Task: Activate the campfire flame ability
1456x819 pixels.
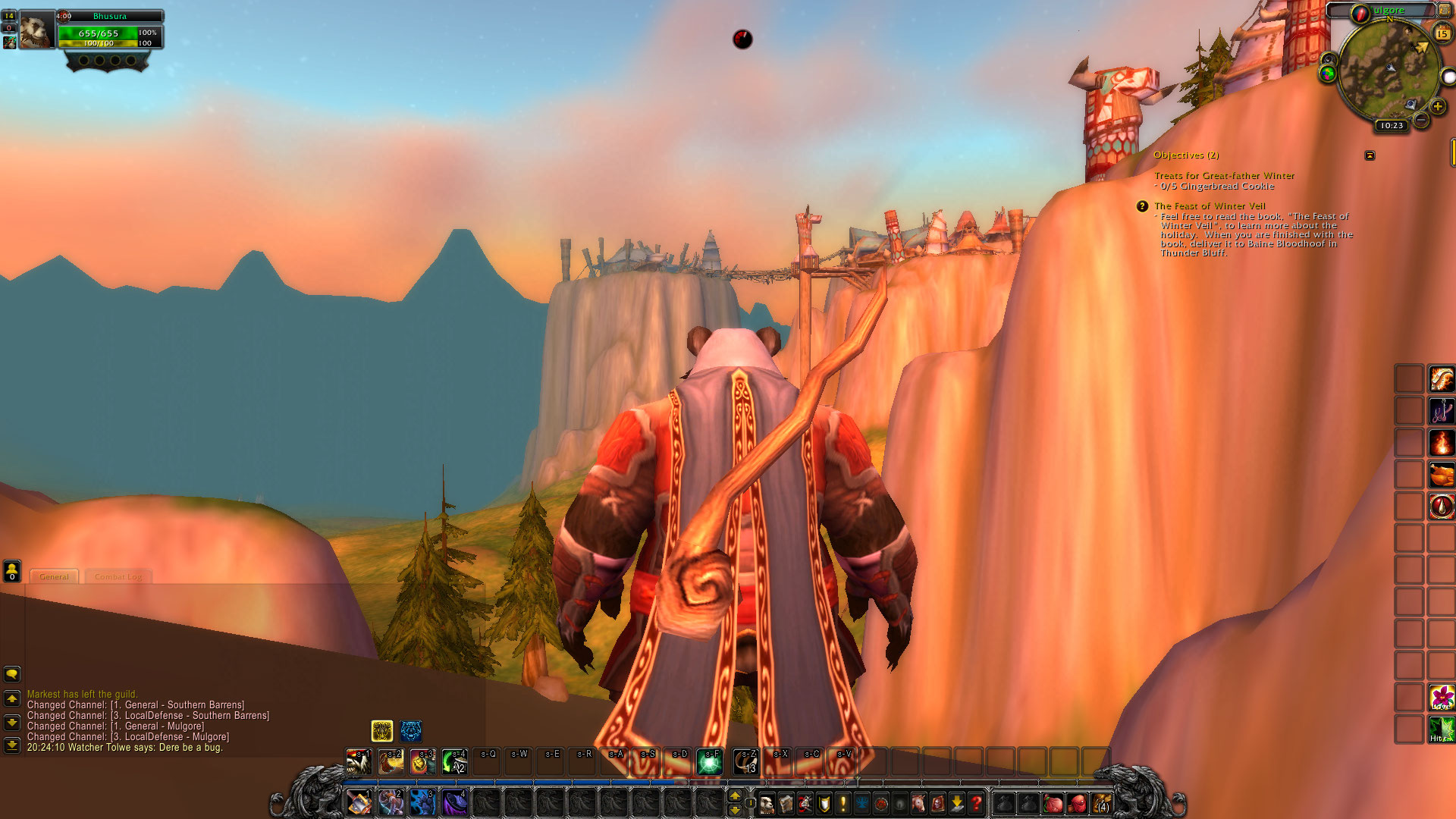Action: pyautogui.click(x=1441, y=443)
